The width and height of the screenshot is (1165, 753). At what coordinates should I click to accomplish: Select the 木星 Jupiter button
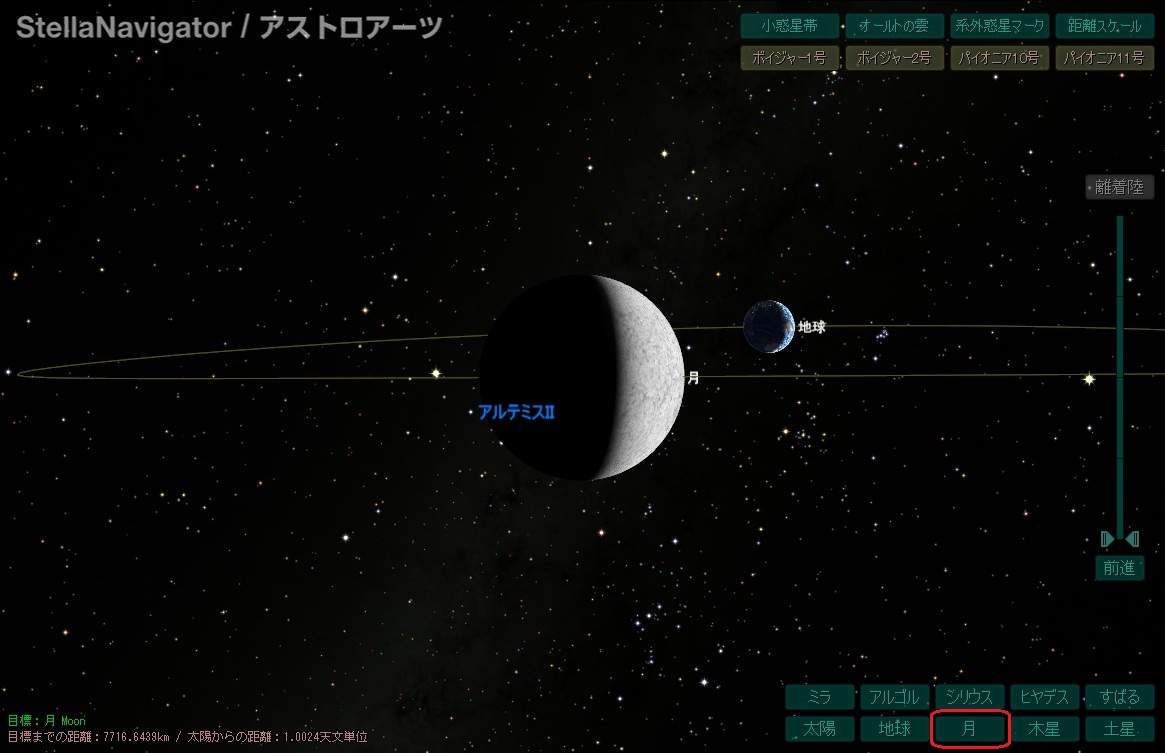coord(1044,729)
